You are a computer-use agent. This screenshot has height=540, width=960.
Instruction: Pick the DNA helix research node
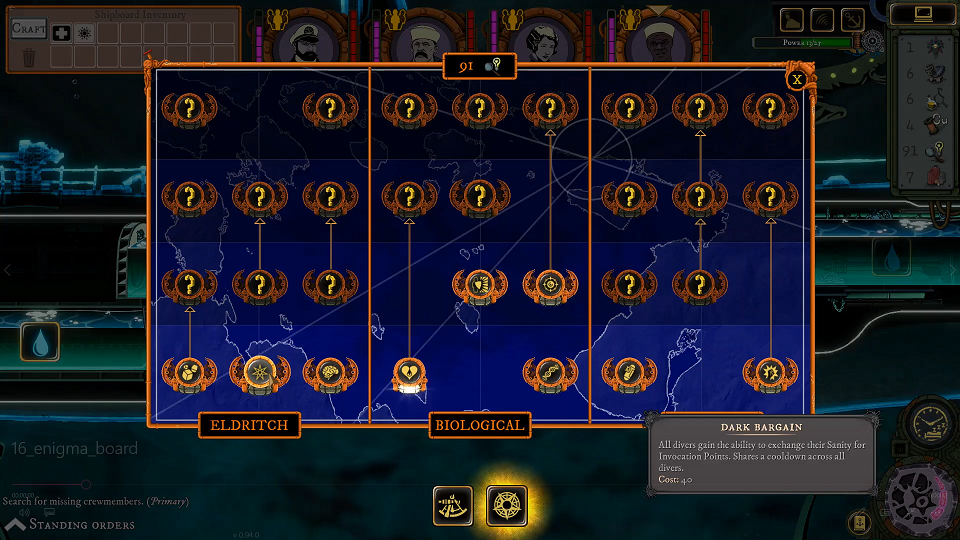click(550, 374)
